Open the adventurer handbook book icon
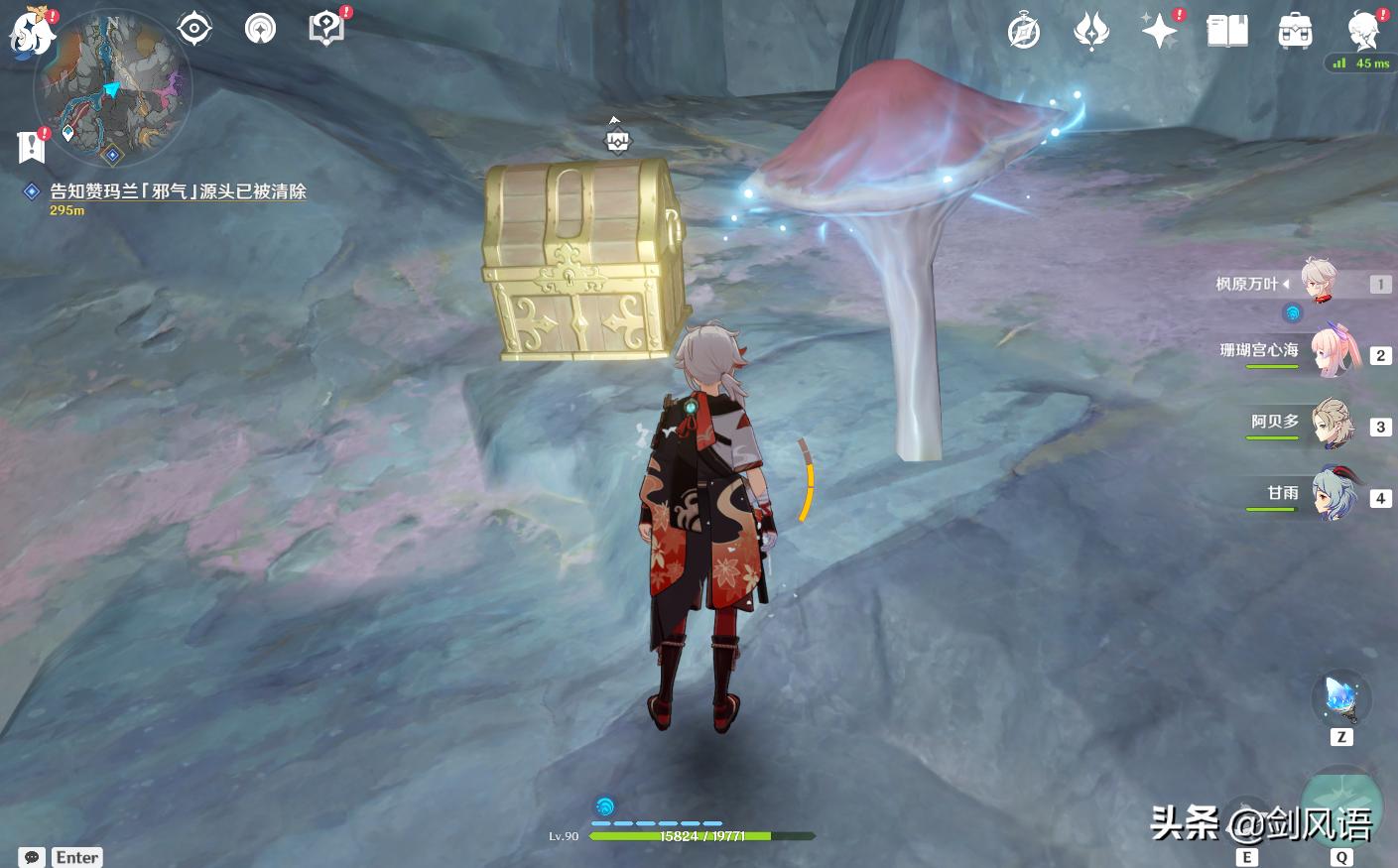This screenshot has height=868, width=1398. coord(1226,31)
